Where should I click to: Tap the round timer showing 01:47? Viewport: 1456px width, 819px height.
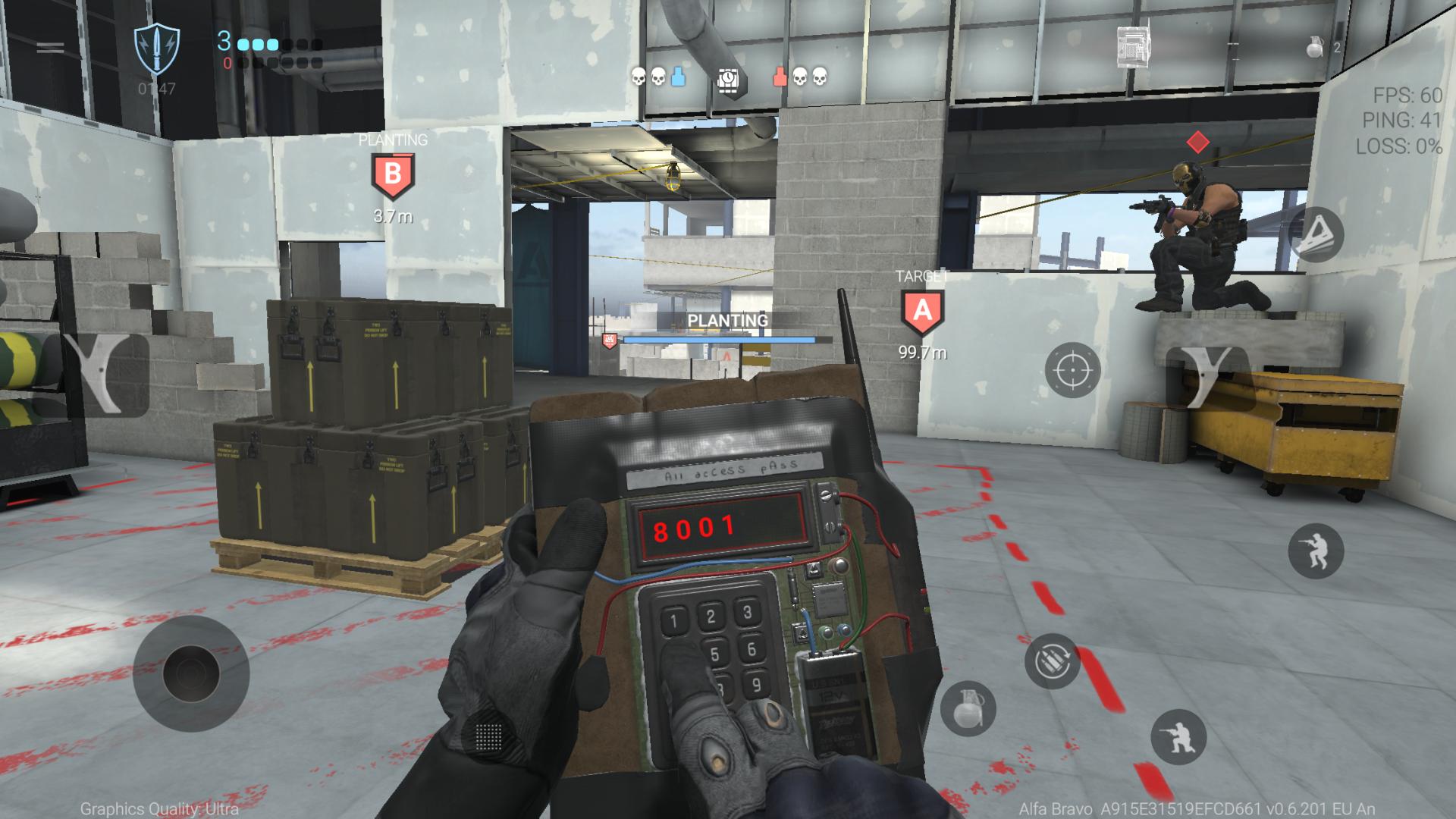pos(155,89)
